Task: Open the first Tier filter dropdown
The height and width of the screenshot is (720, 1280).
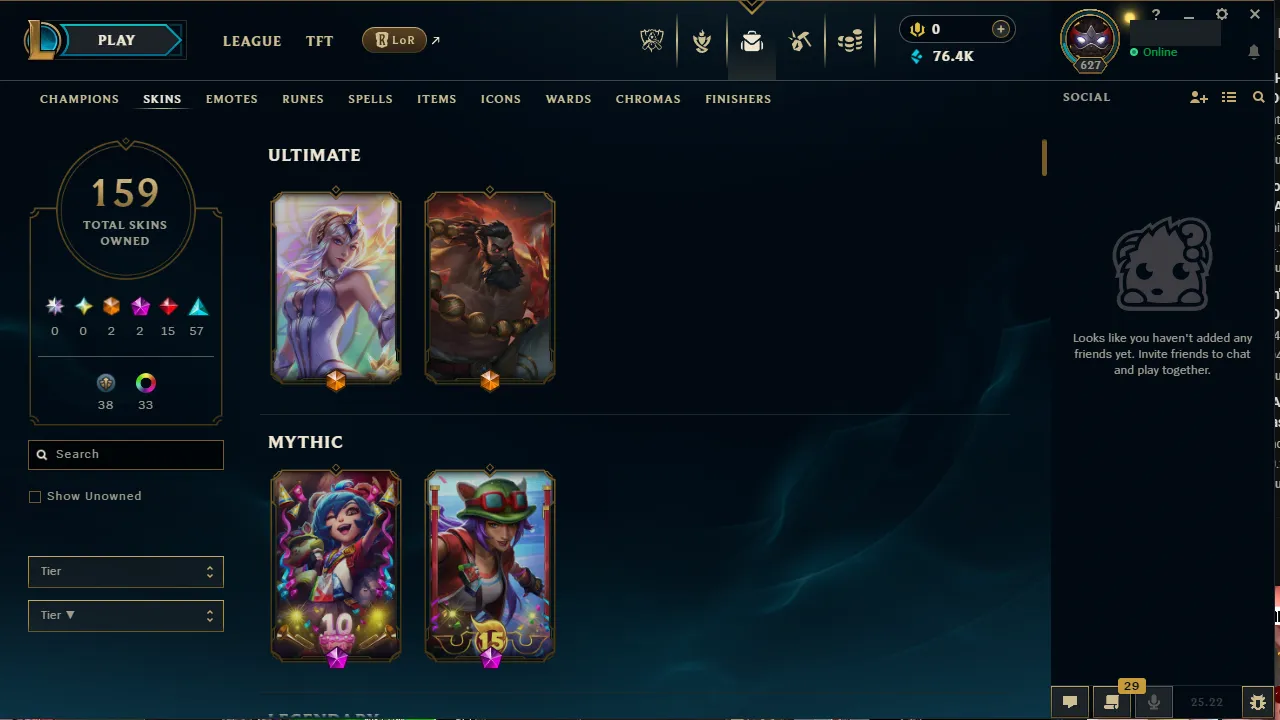Action: 125,571
